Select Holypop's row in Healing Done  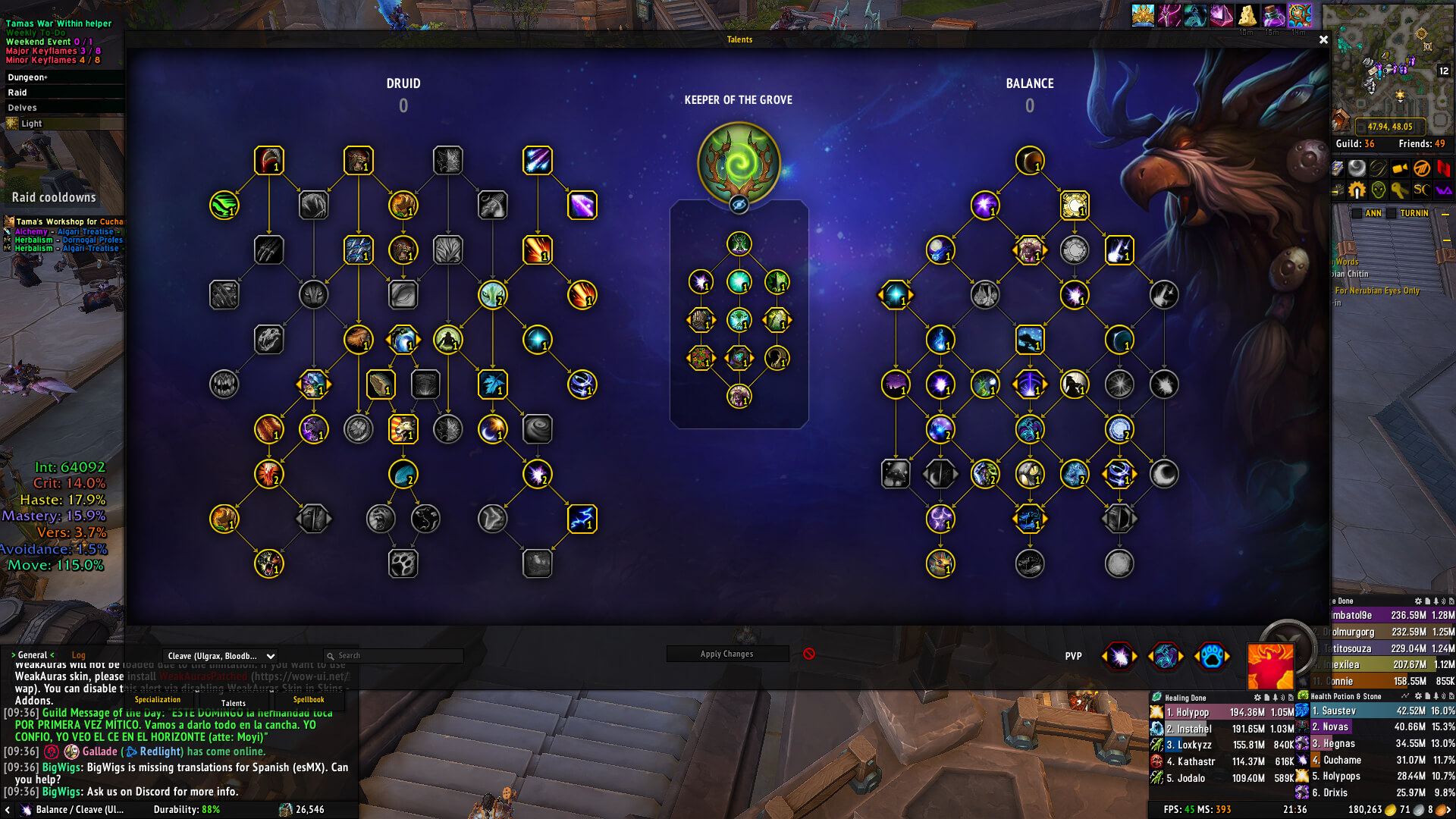tap(1222, 712)
